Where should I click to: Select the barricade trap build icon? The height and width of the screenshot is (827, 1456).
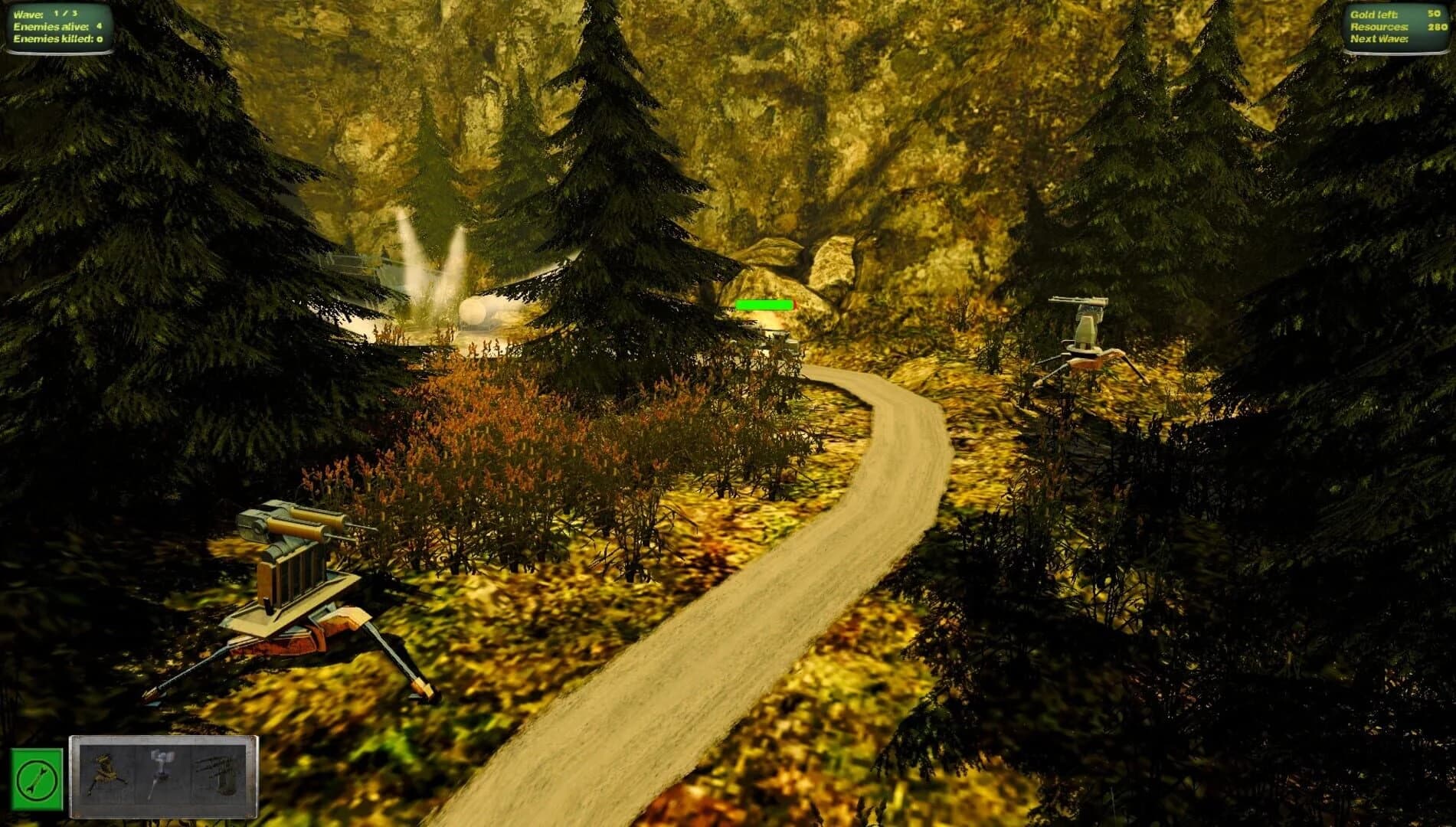(x=218, y=770)
